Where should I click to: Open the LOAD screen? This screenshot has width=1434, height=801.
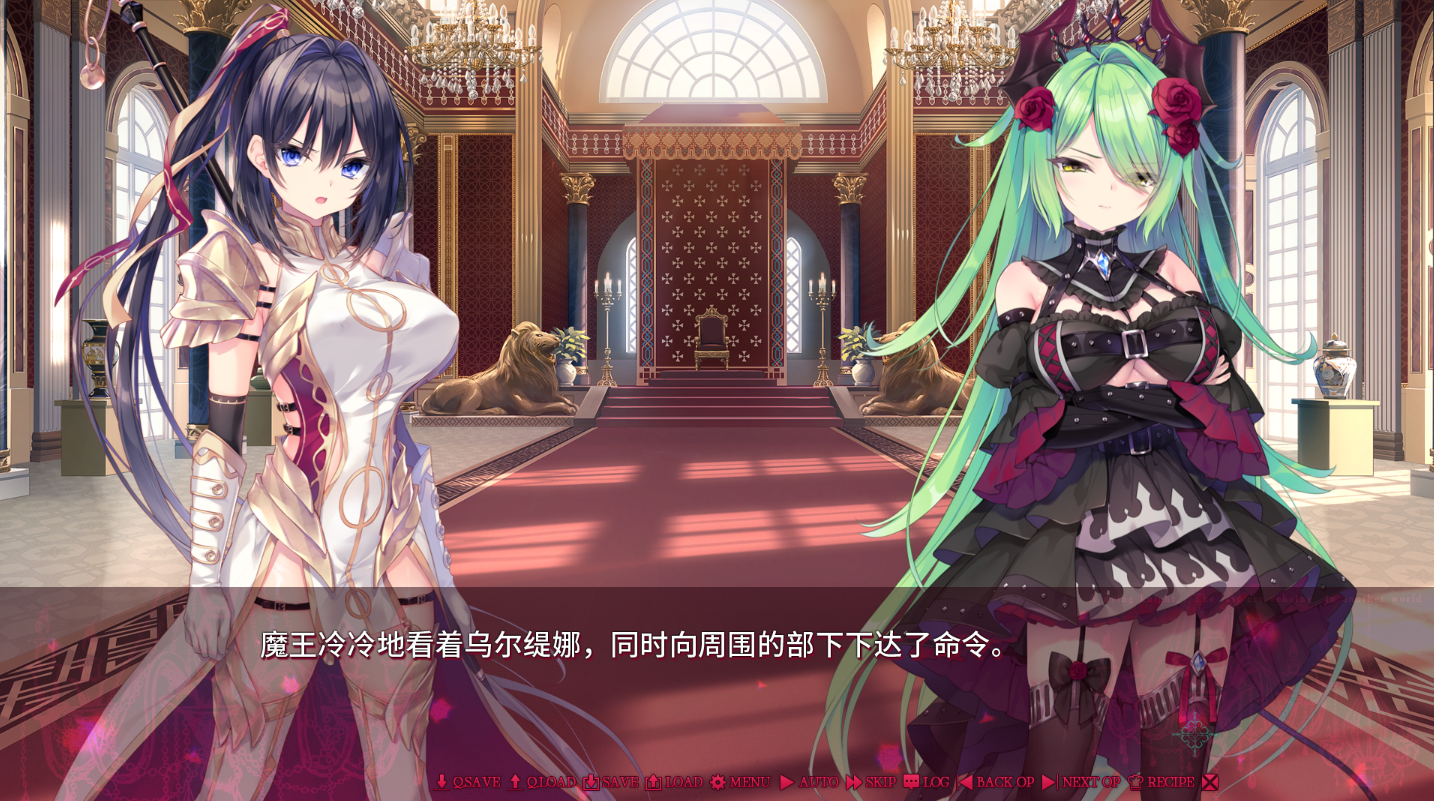tap(674, 782)
